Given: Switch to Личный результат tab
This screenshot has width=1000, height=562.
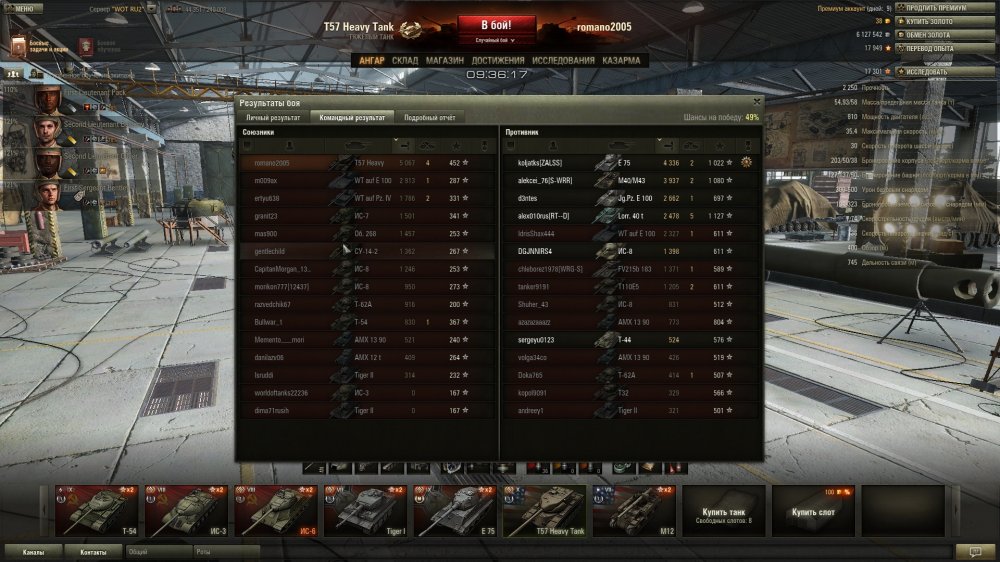Looking at the screenshot, I should point(273,117).
